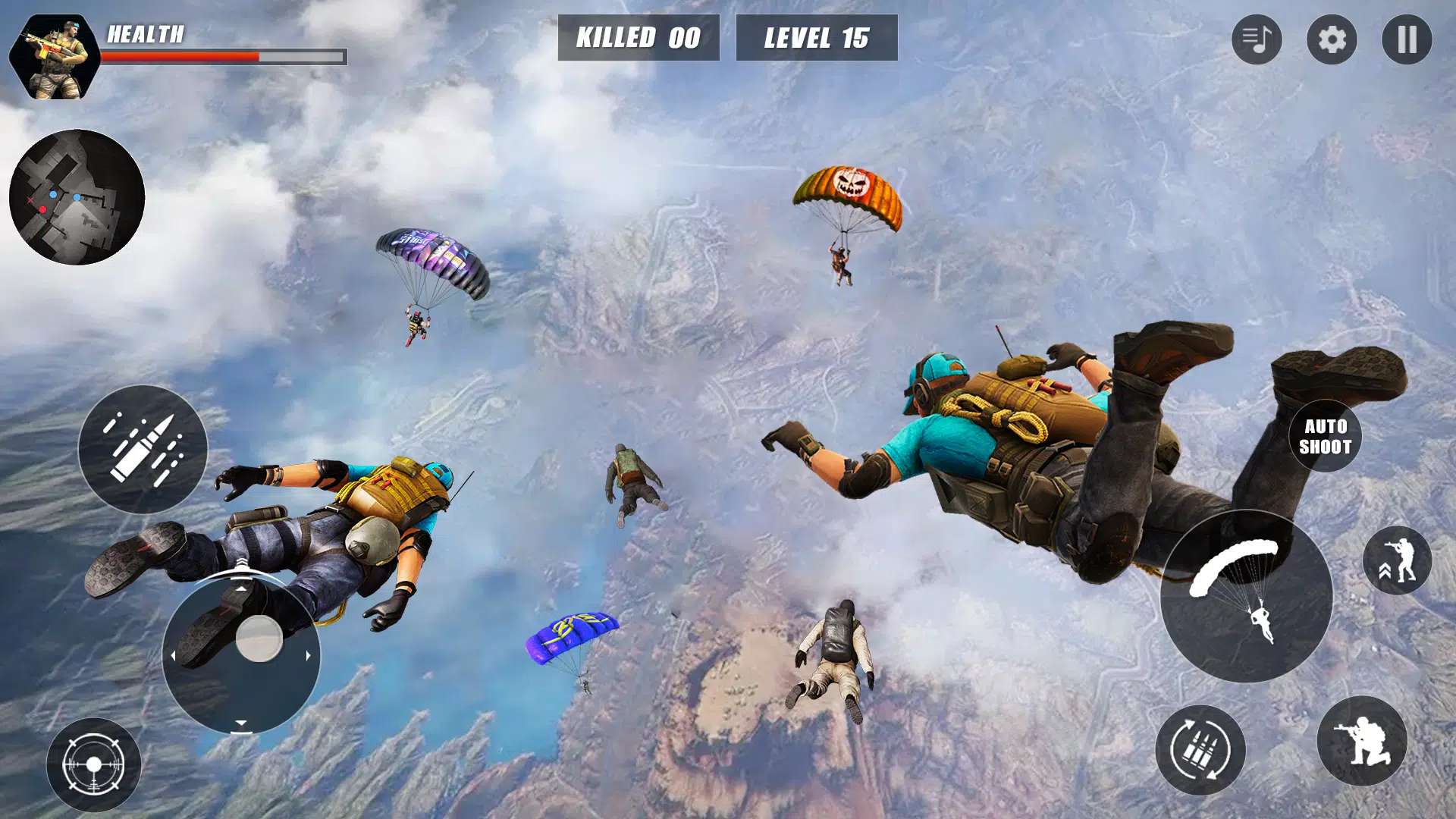Open the gear settings menu
1456x819 pixels.
point(1332,39)
